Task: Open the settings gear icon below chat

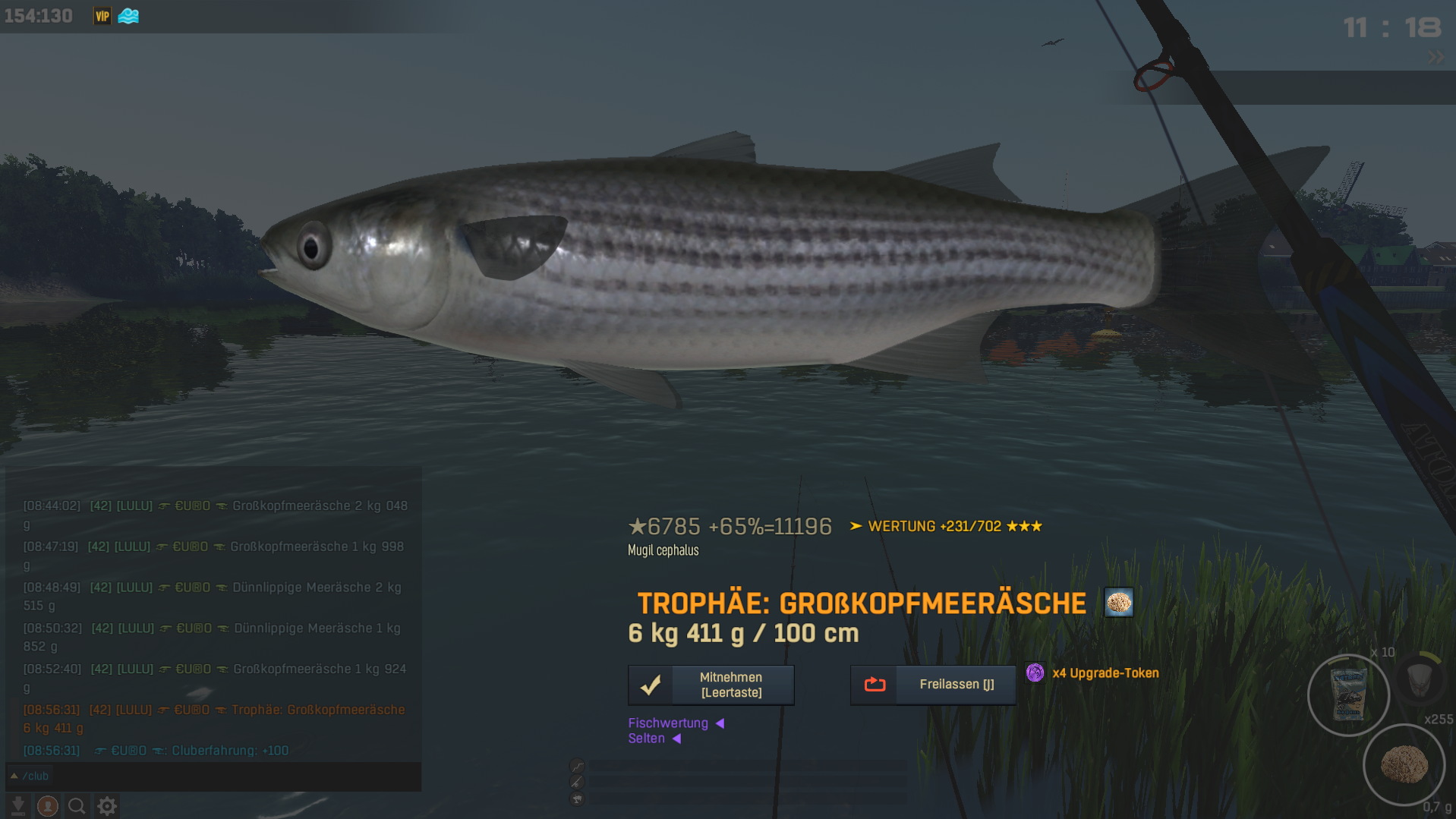Action: pos(107,806)
